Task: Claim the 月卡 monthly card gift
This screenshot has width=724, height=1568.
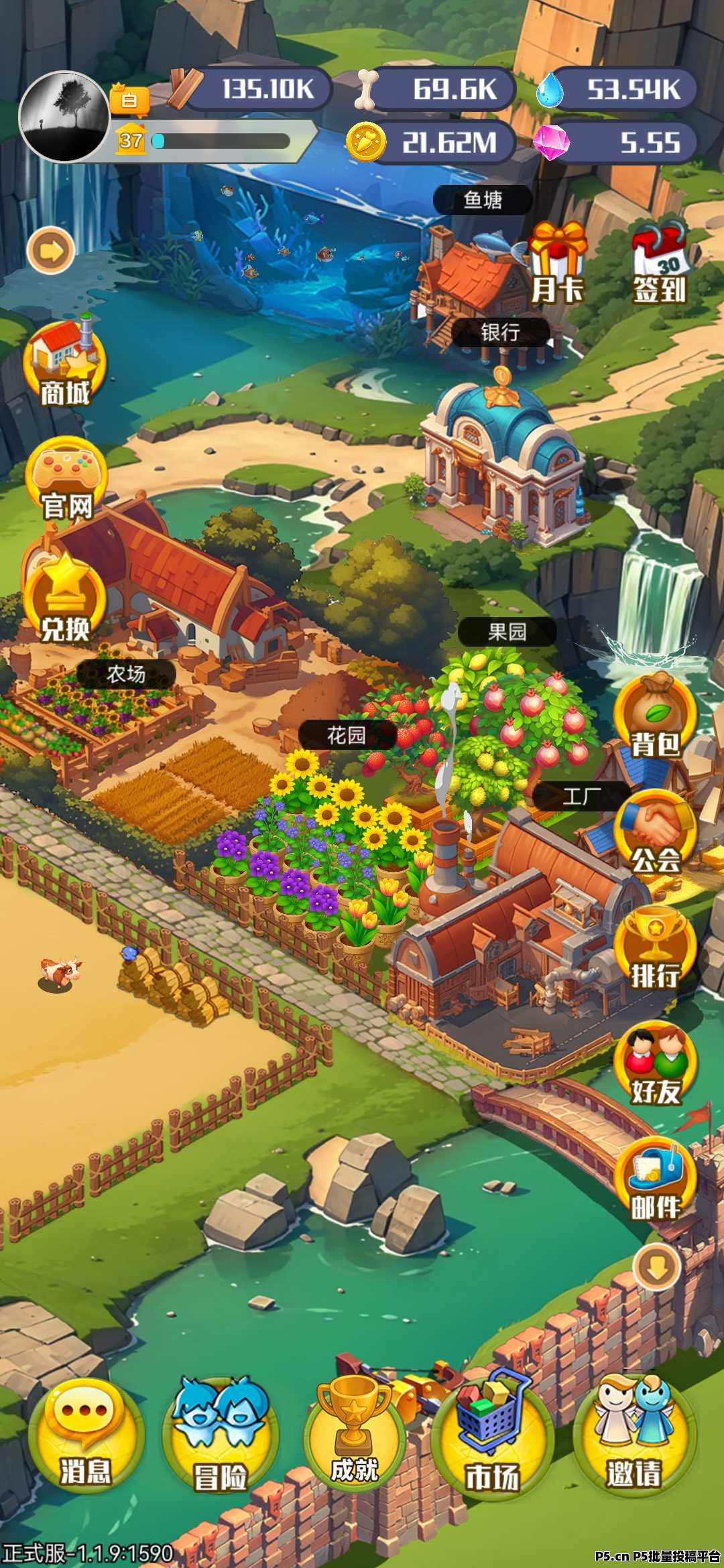Action: pos(557,263)
